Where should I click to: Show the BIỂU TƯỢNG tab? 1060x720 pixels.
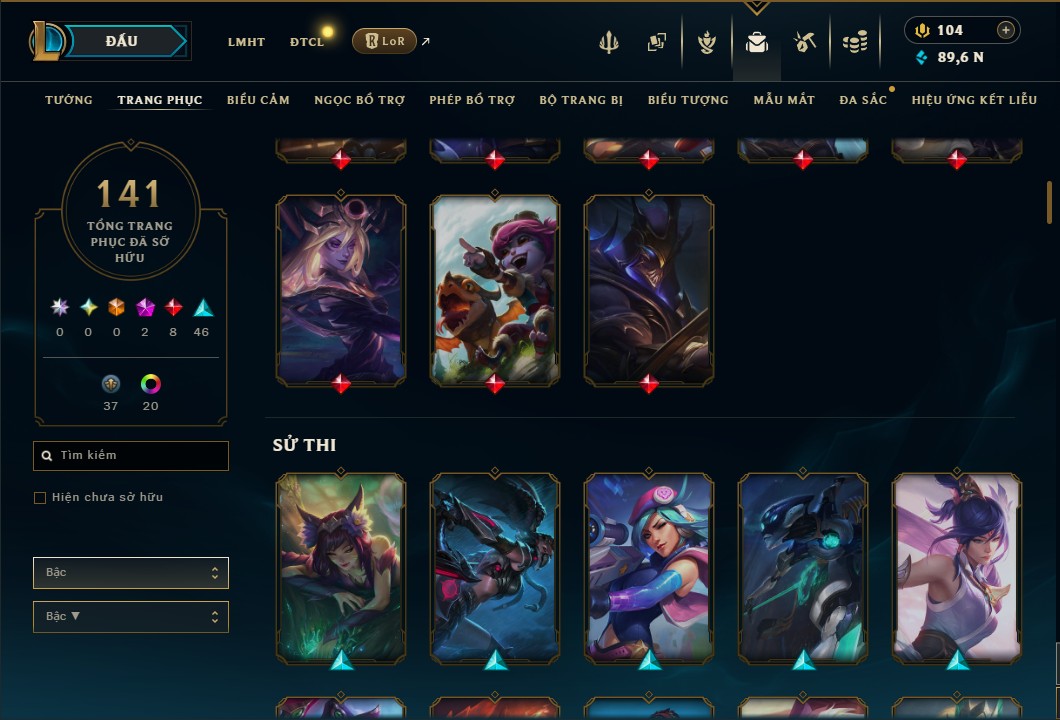point(688,100)
